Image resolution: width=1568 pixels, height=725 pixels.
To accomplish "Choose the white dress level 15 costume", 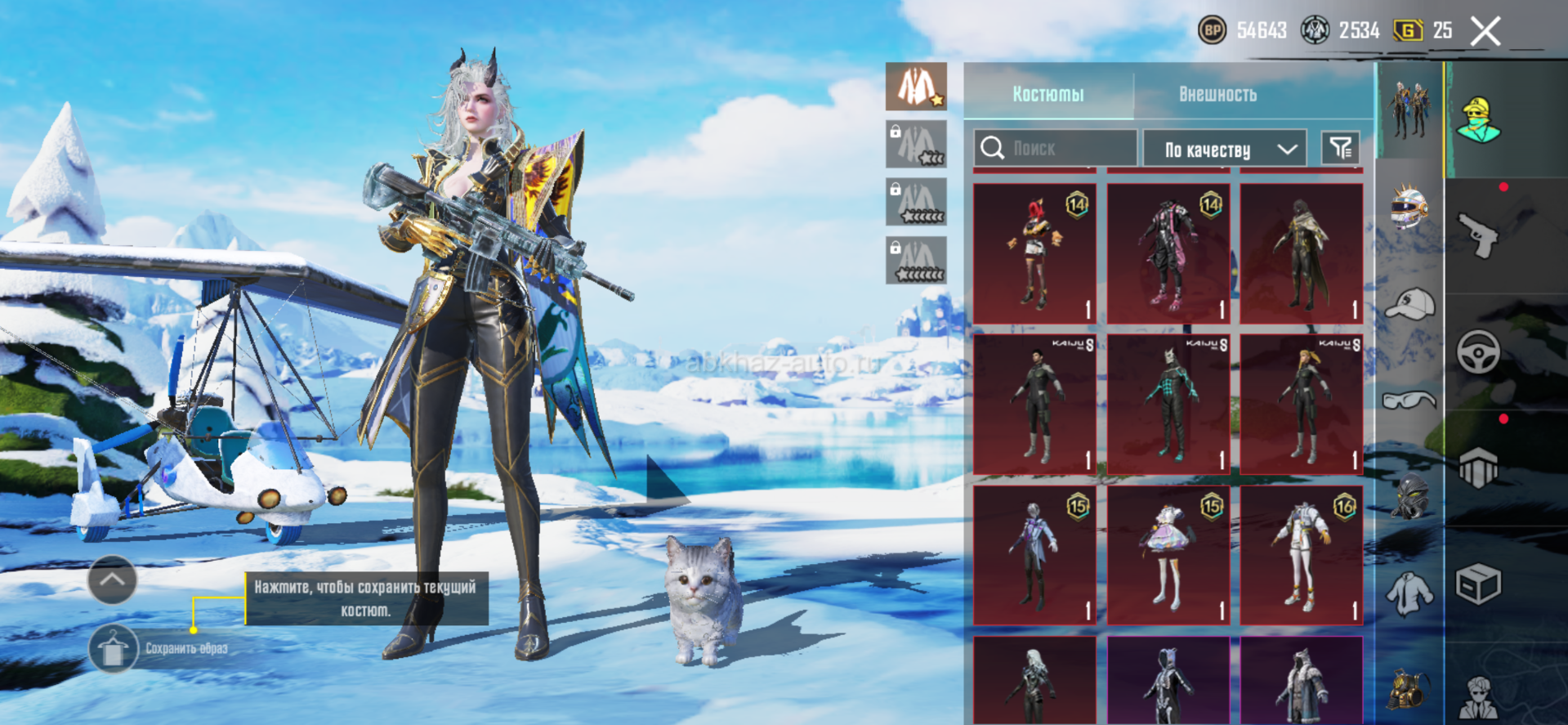I will (1168, 556).
